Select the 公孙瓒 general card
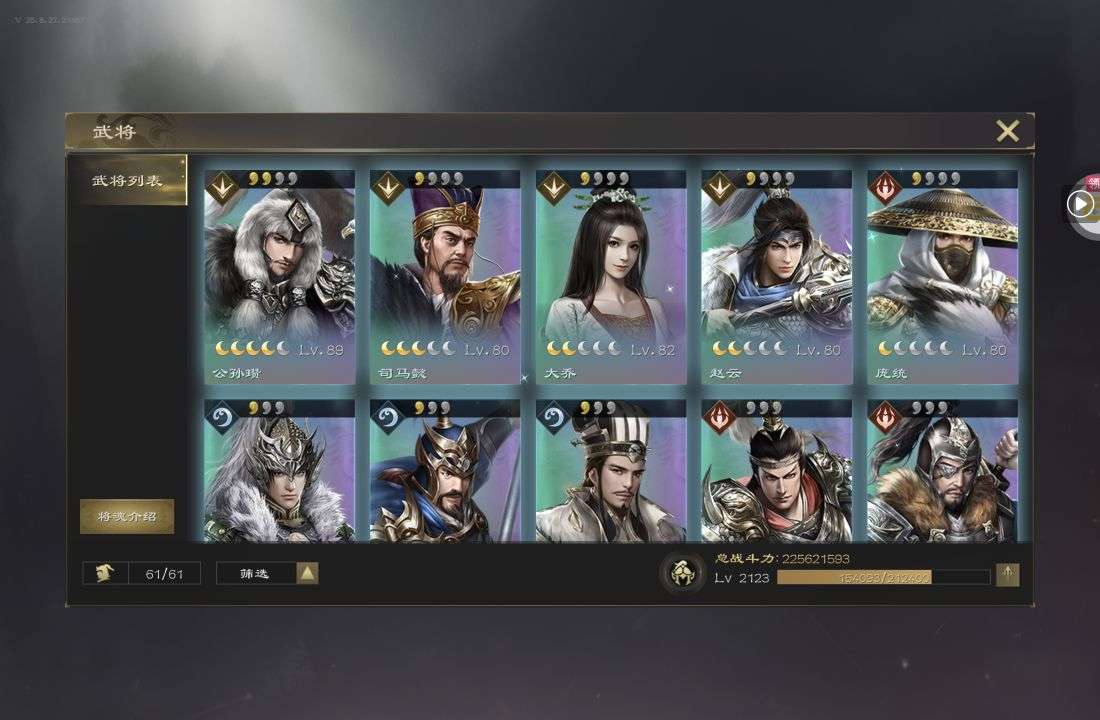The image size is (1100, 720). (x=279, y=275)
